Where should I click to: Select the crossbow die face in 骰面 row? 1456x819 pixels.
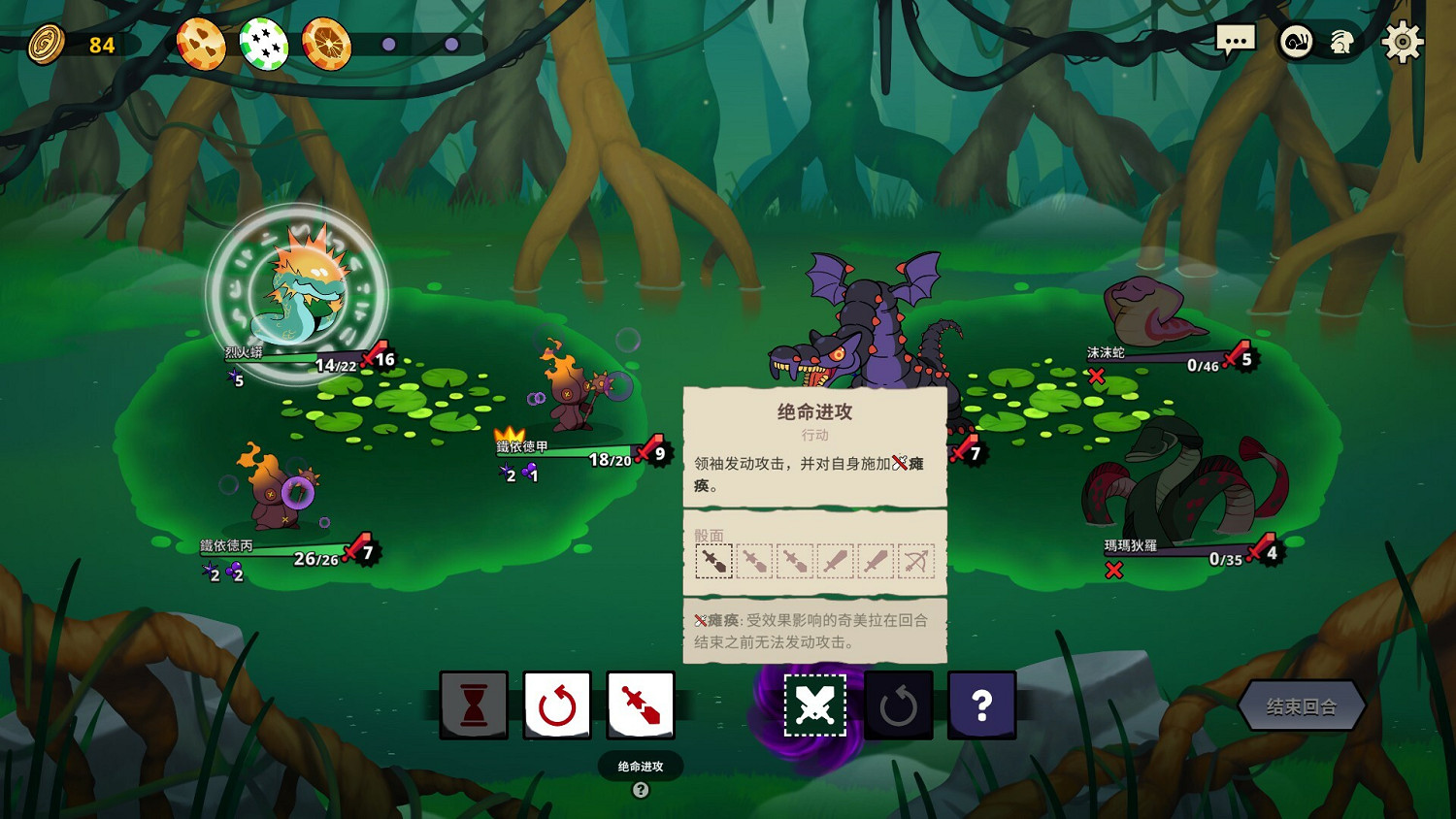pyautogui.click(x=917, y=559)
